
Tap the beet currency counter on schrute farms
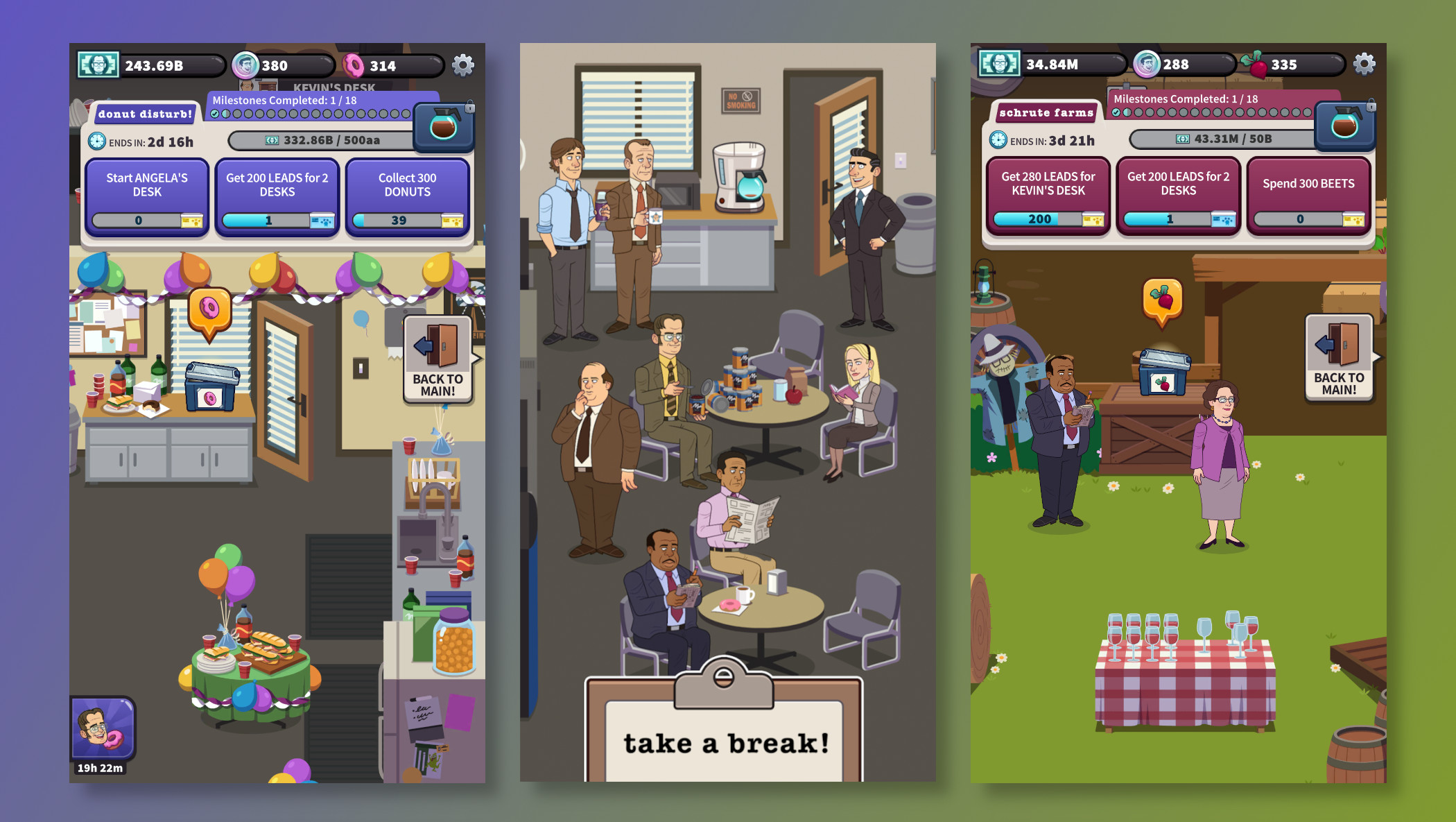pos(1269,65)
